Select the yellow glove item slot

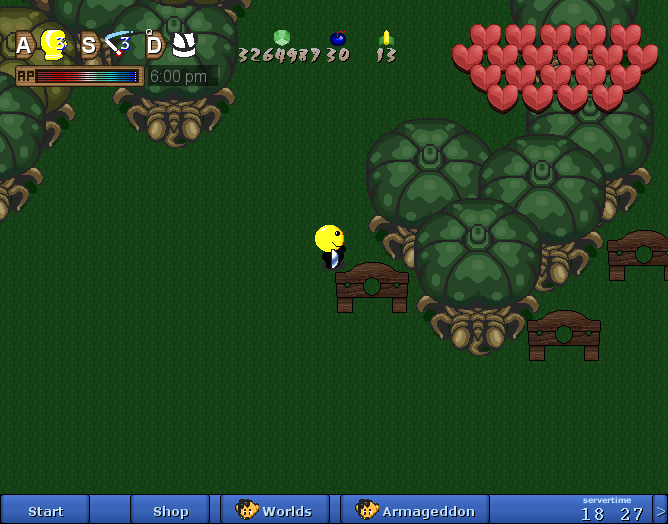pyautogui.click(x=53, y=44)
